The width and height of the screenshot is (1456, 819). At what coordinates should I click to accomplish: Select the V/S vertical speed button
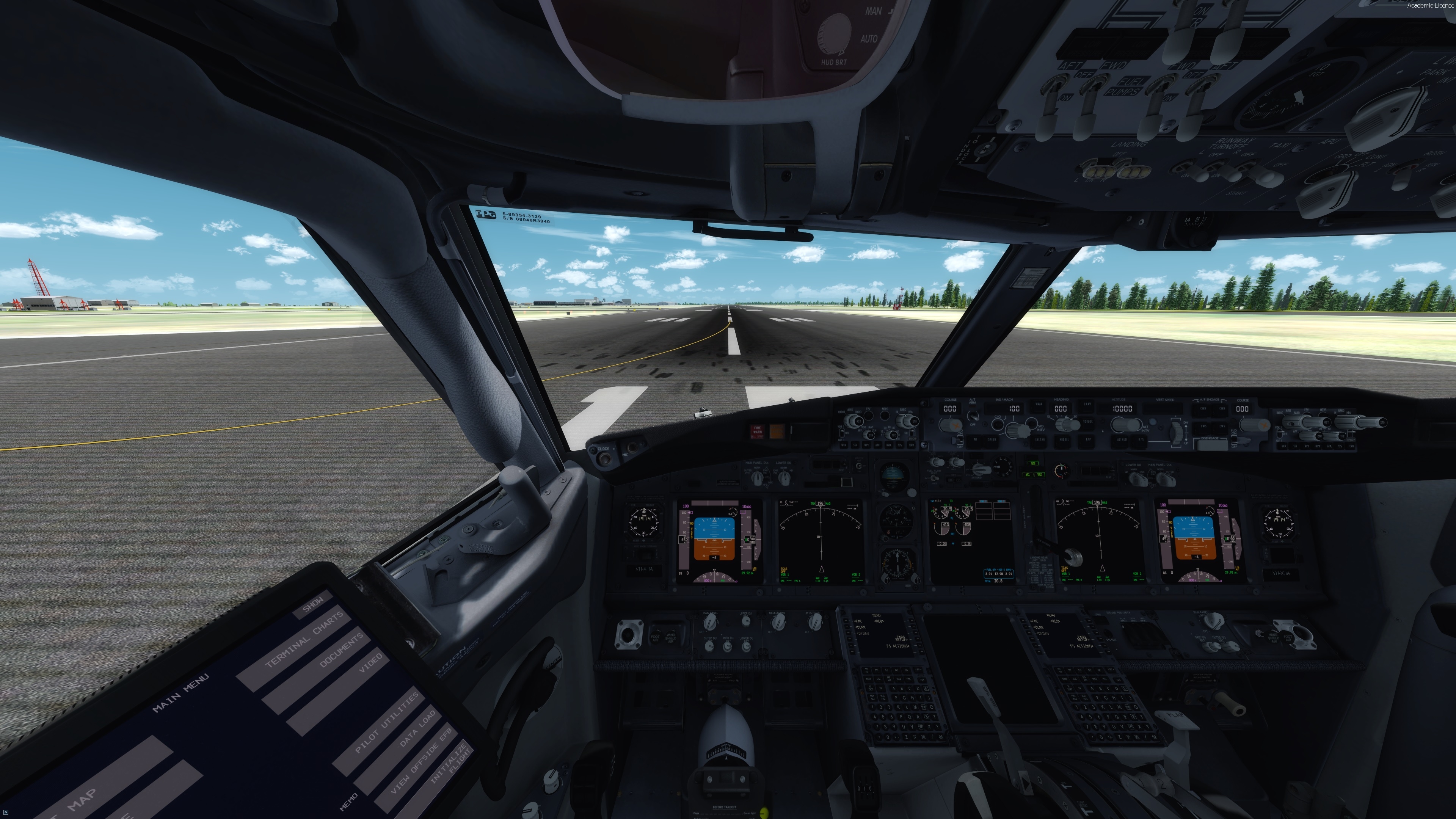click(1141, 439)
